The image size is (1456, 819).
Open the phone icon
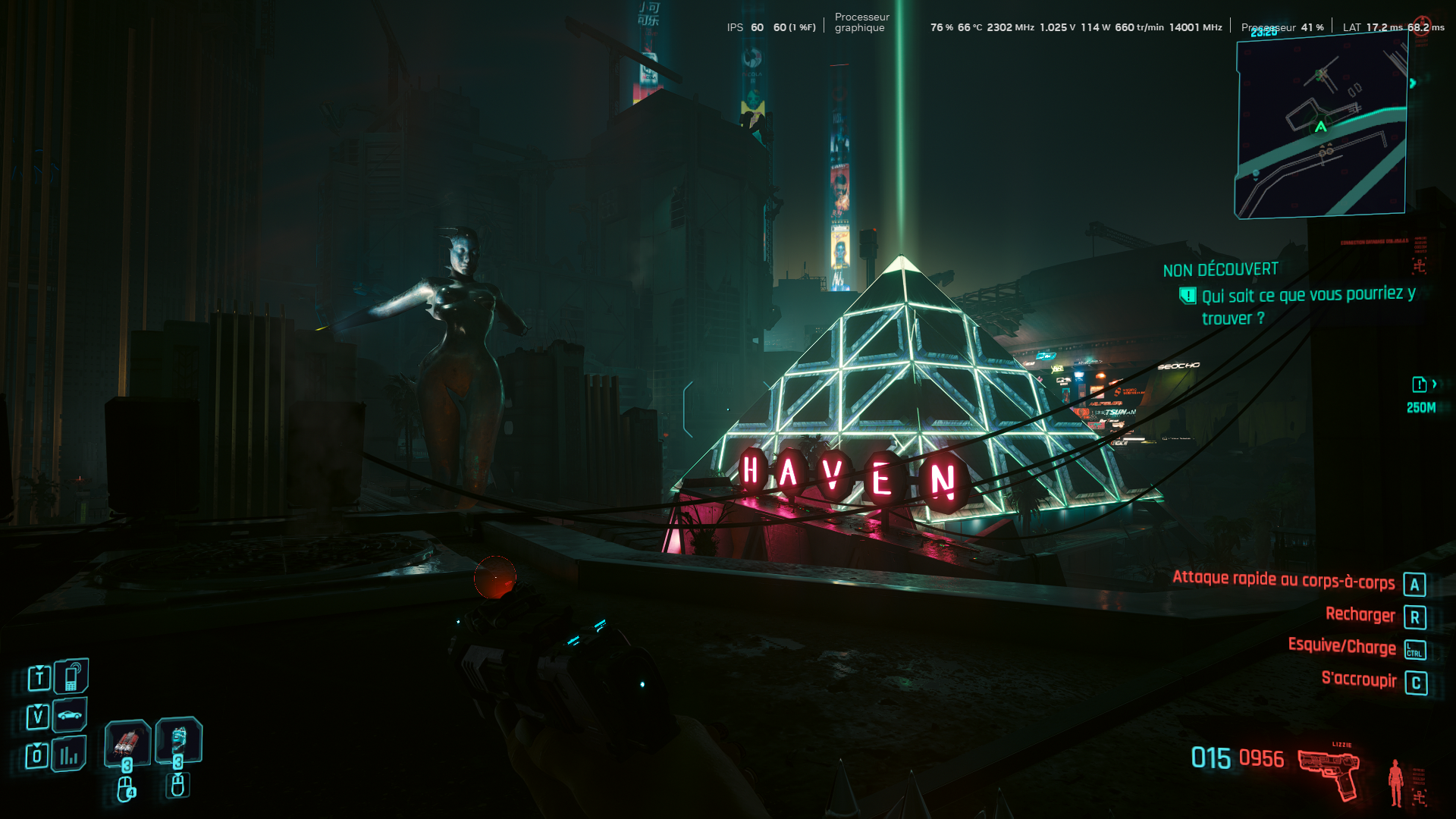pyautogui.click(x=71, y=676)
